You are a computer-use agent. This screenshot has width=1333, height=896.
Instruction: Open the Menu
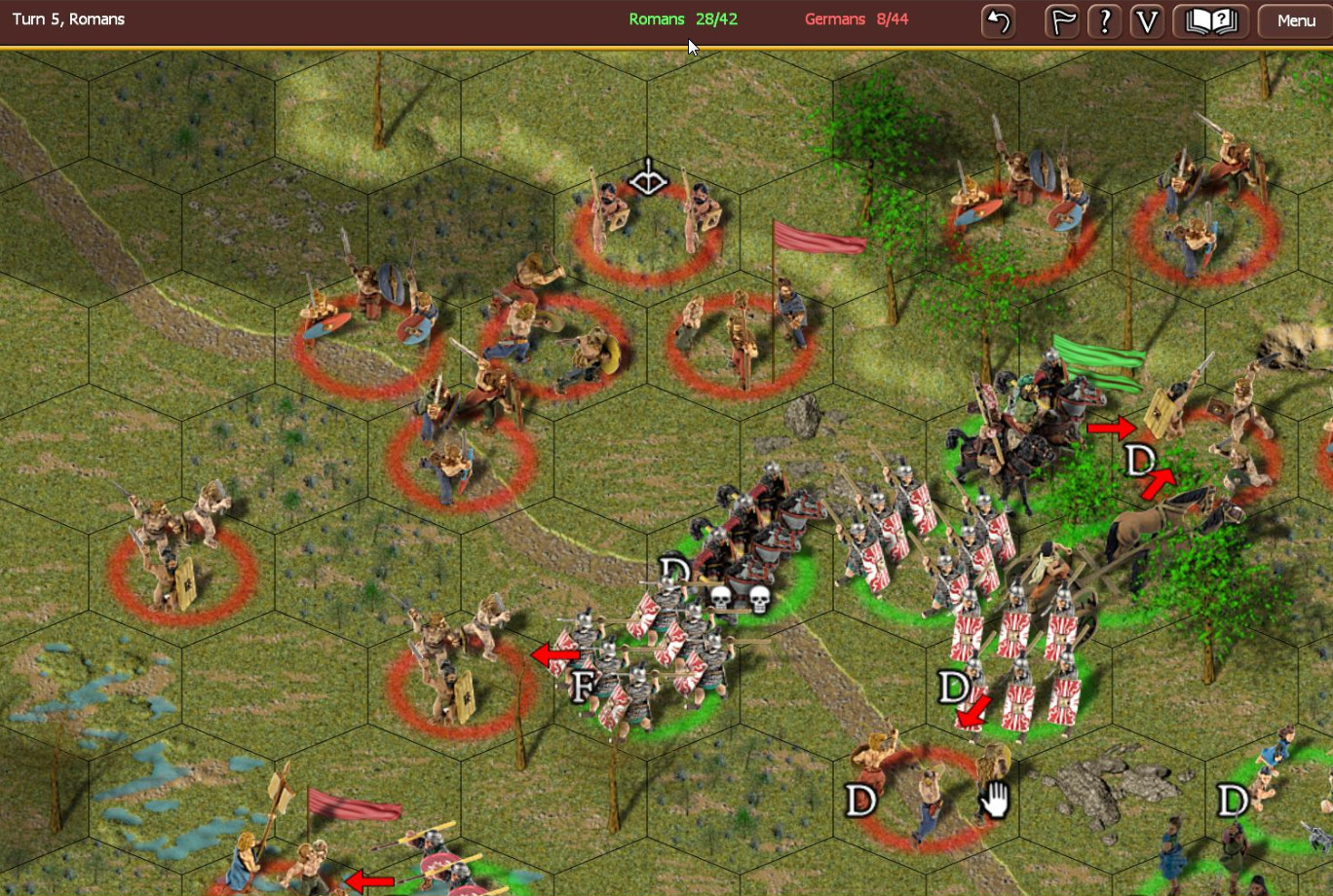tap(1295, 20)
